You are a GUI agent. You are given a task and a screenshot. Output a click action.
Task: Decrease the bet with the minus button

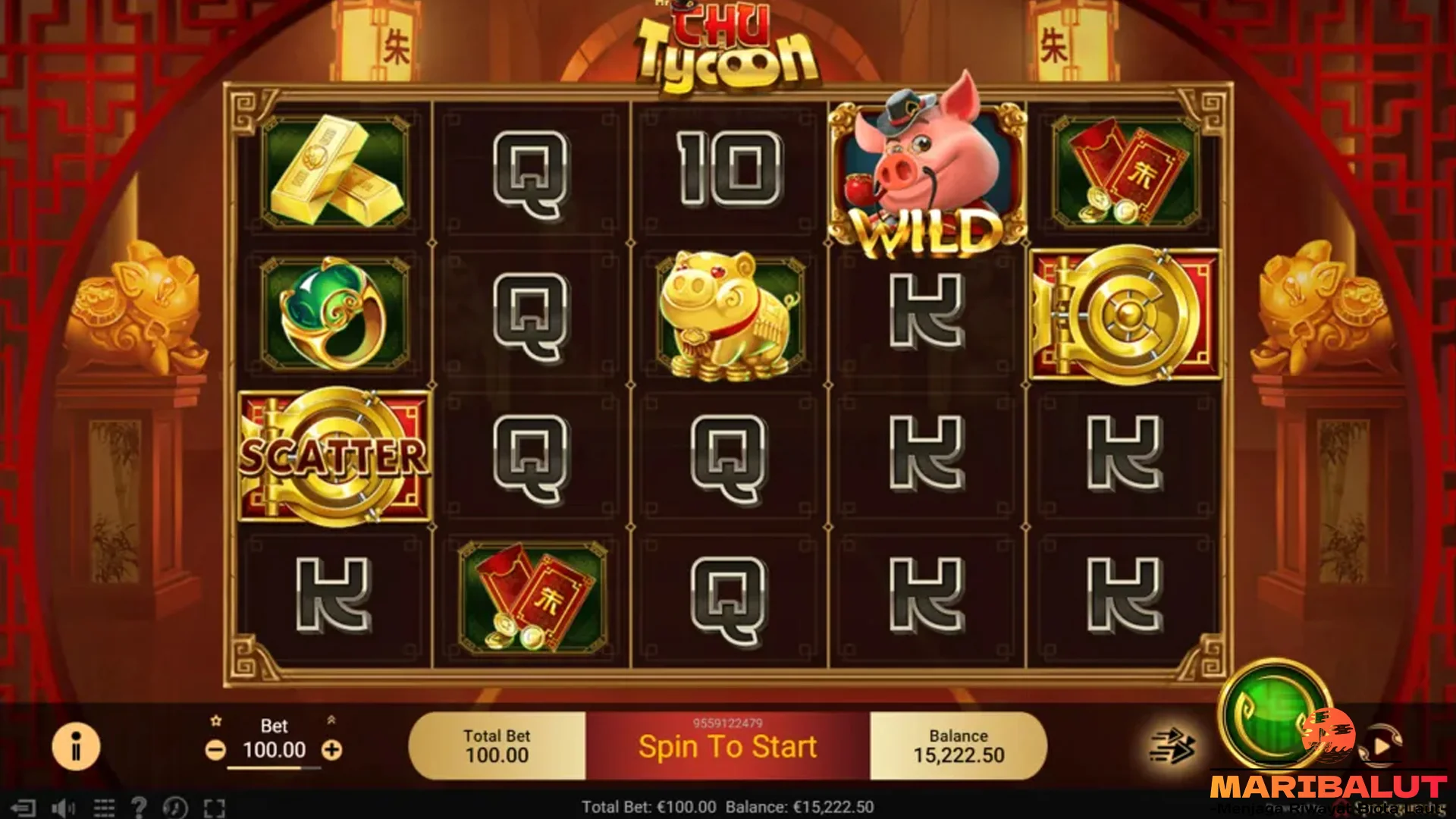tap(218, 751)
